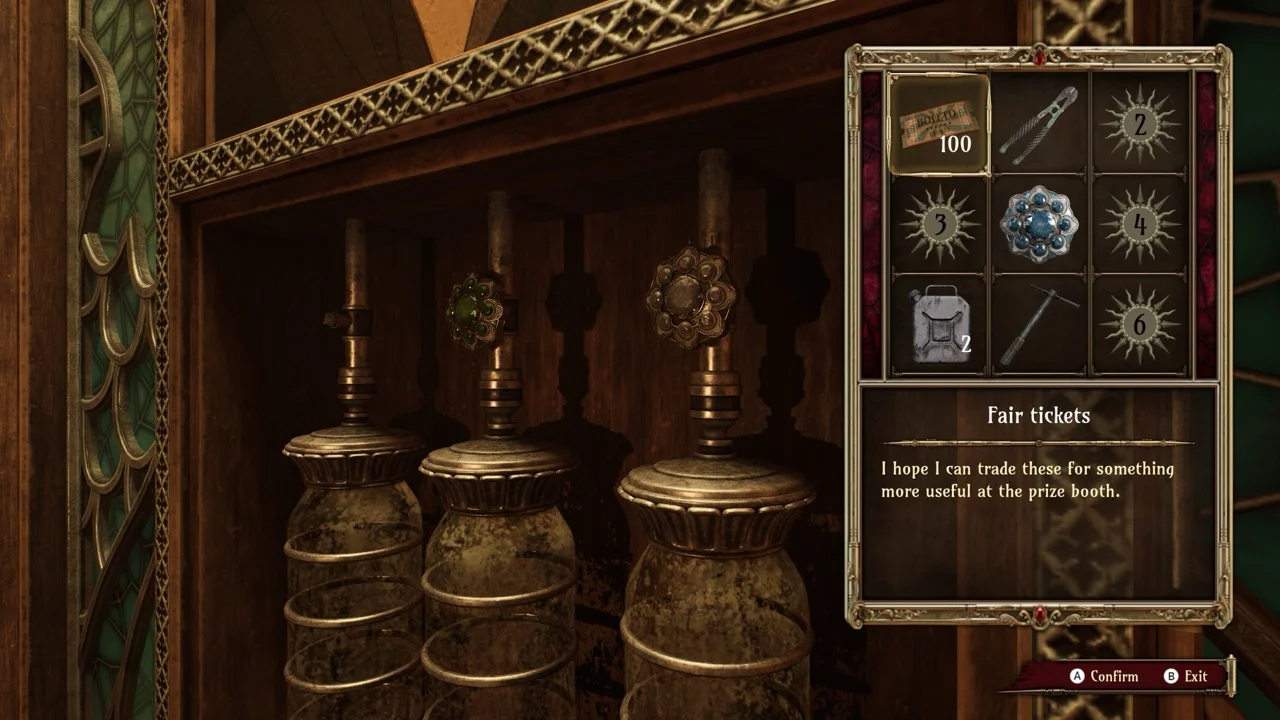Click the empty slot numbered 6
1280x720 pixels.
[1139, 324]
